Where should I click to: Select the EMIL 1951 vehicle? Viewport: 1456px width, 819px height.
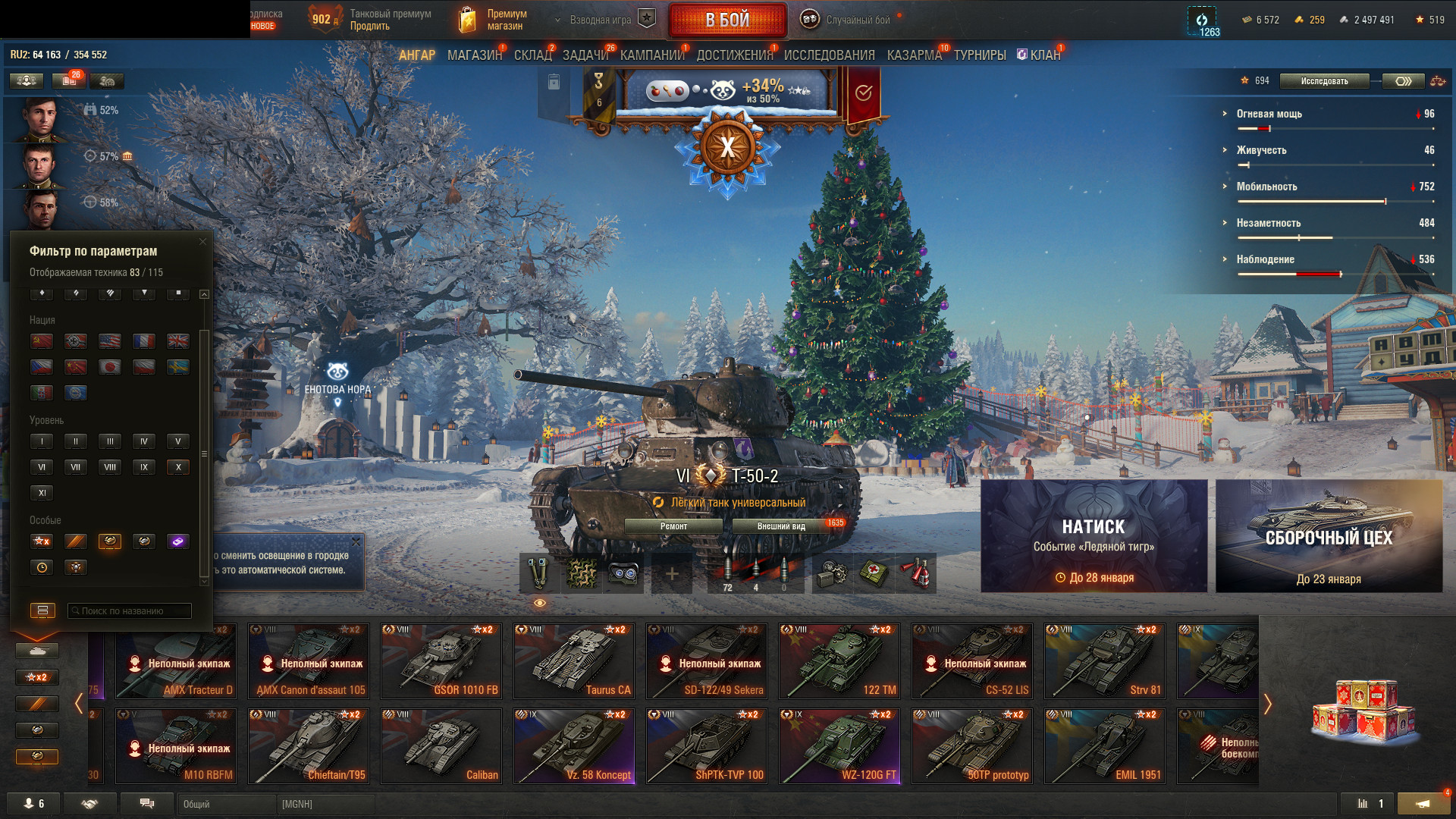[1105, 746]
